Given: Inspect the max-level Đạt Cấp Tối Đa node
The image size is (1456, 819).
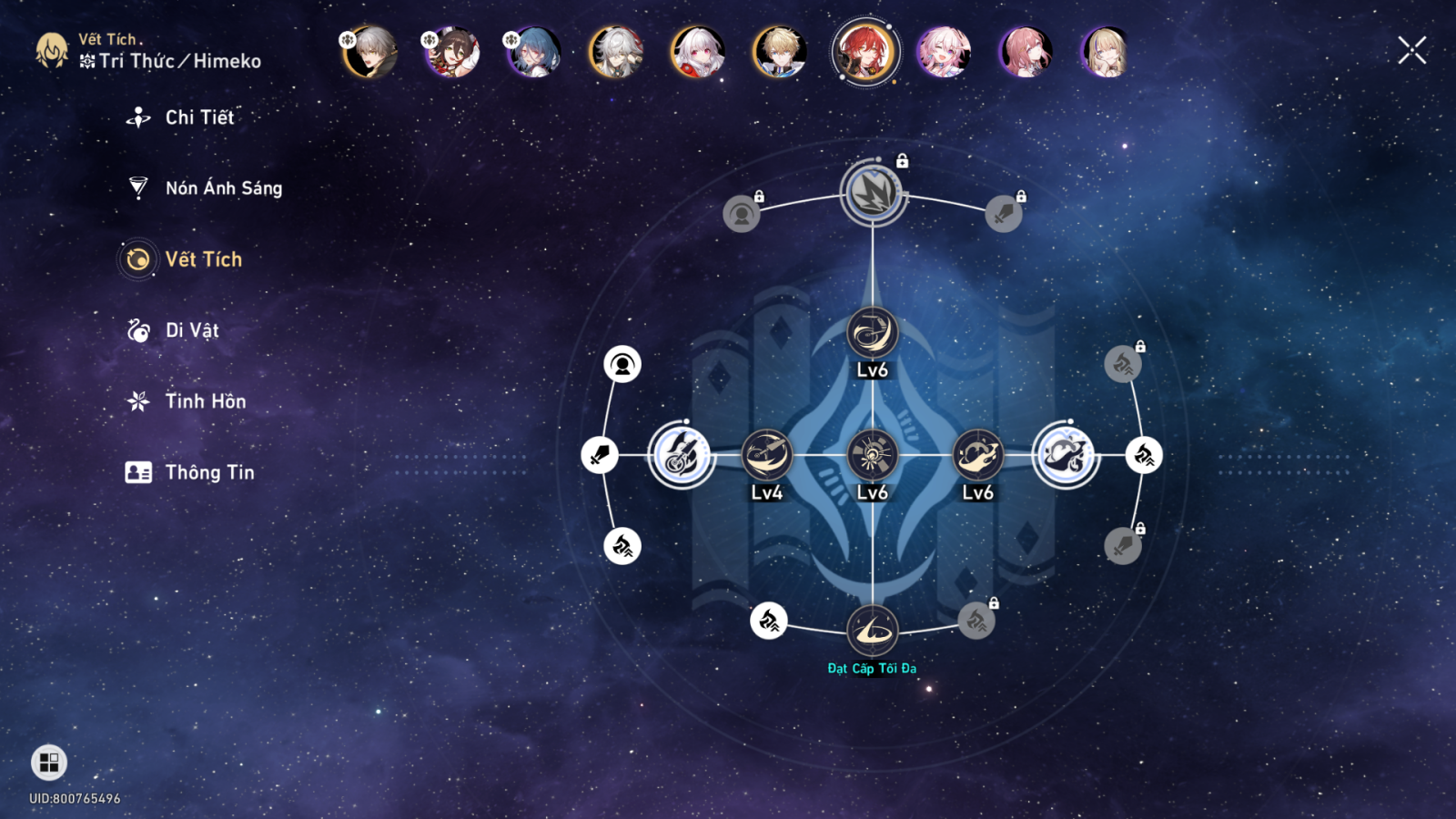Looking at the screenshot, I should (x=872, y=630).
